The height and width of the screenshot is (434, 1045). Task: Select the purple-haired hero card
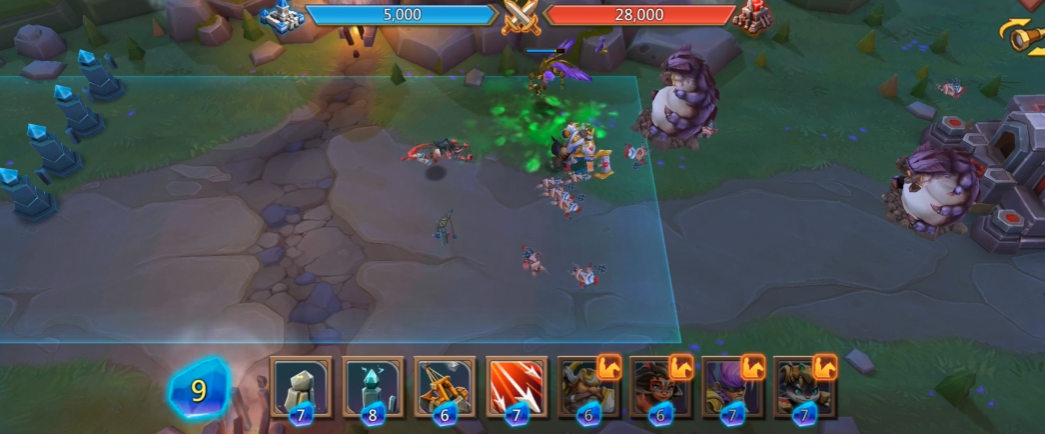pyautogui.click(x=733, y=387)
